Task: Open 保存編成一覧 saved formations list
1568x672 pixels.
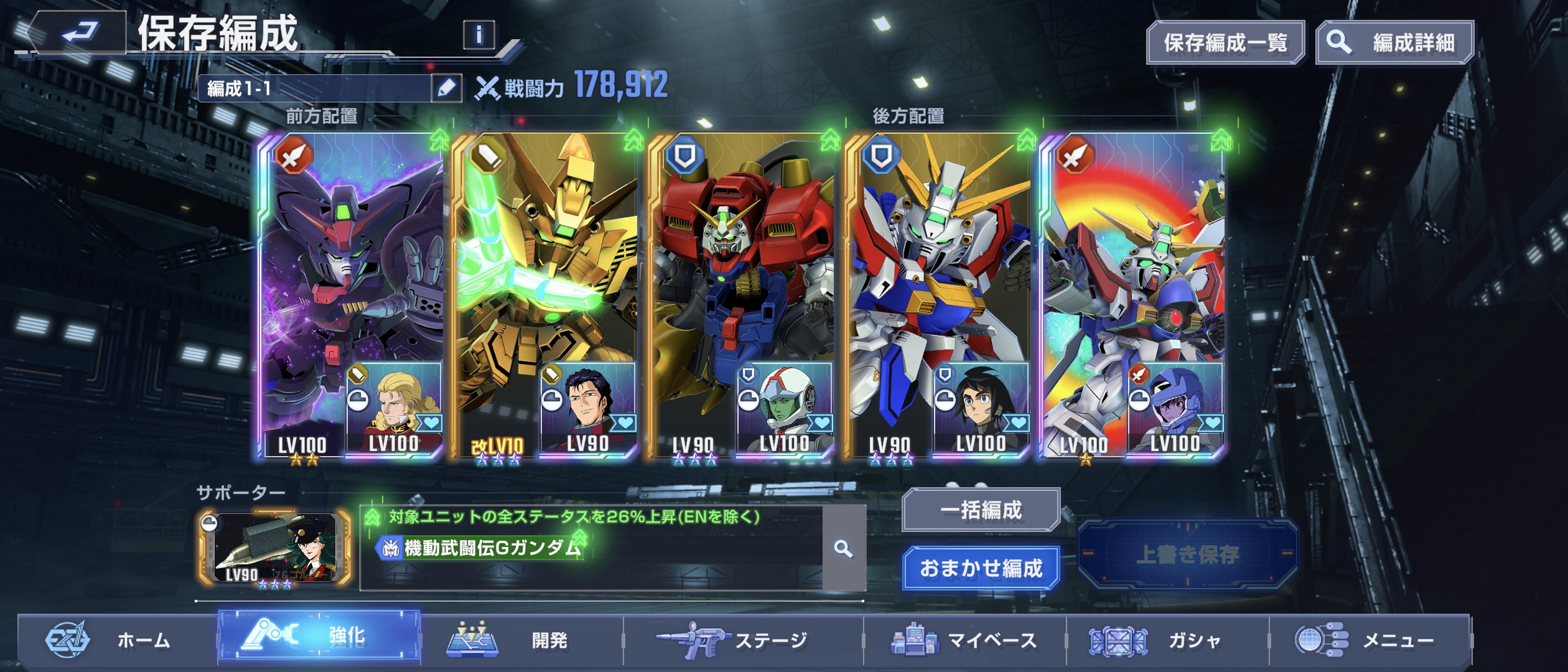Action: pyautogui.click(x=1225, y=42)
